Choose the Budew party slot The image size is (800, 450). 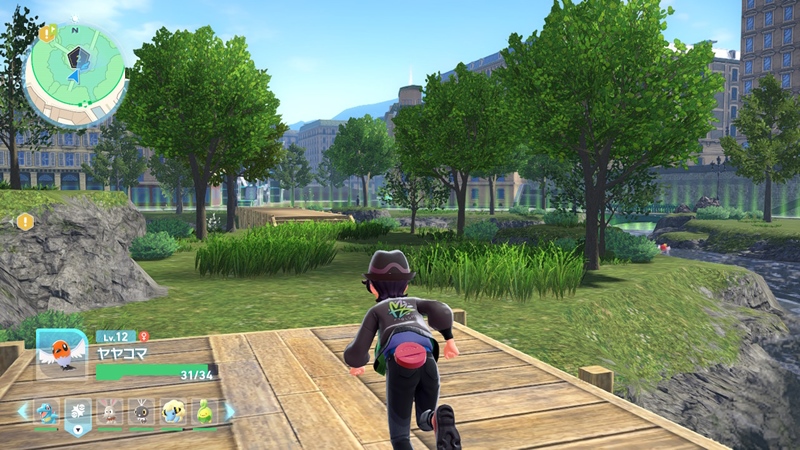pyautogui.click(x=205, y=412)
